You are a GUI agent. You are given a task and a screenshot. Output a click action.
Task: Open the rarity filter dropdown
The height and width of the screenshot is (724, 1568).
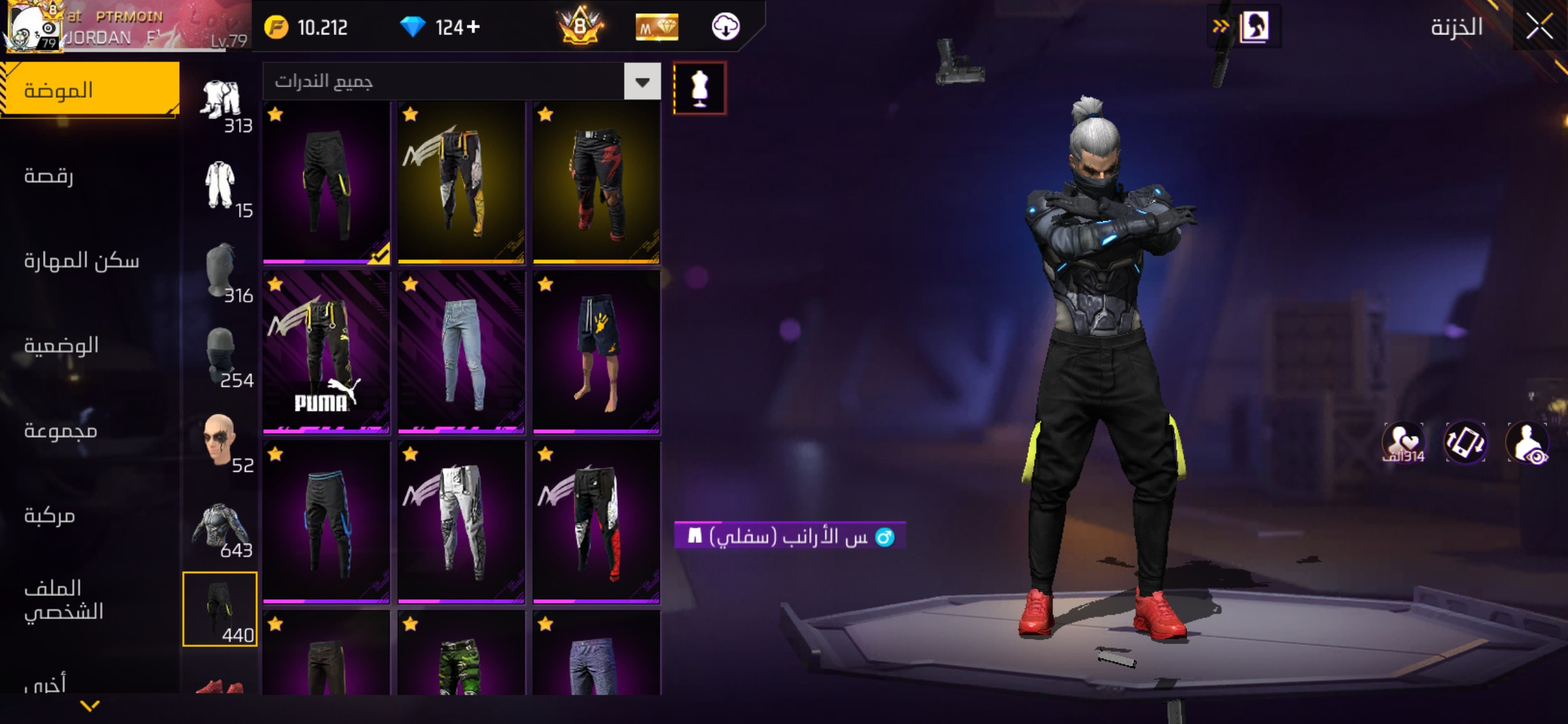[642, 82]
